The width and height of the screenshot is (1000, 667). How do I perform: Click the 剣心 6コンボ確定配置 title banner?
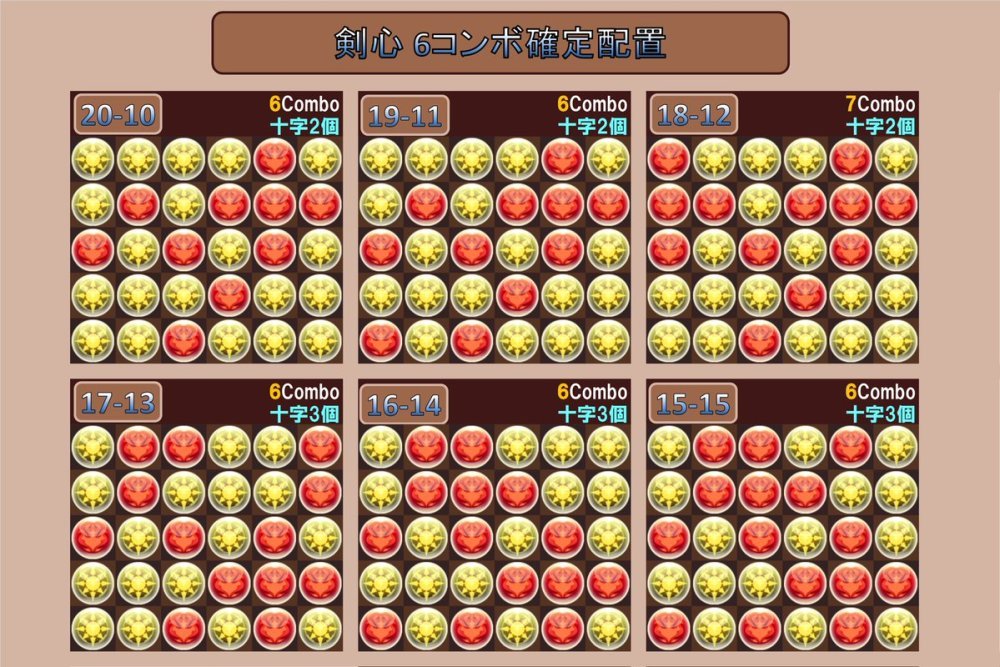500,43
